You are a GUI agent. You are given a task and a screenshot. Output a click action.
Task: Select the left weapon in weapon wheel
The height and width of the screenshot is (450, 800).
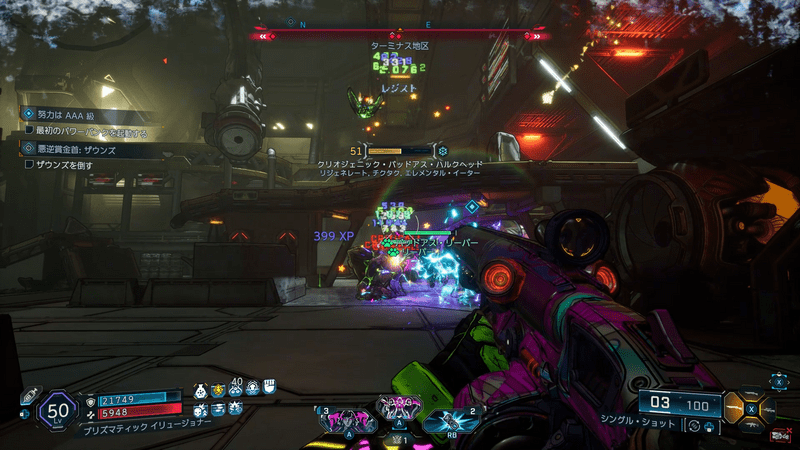(736, 409)
